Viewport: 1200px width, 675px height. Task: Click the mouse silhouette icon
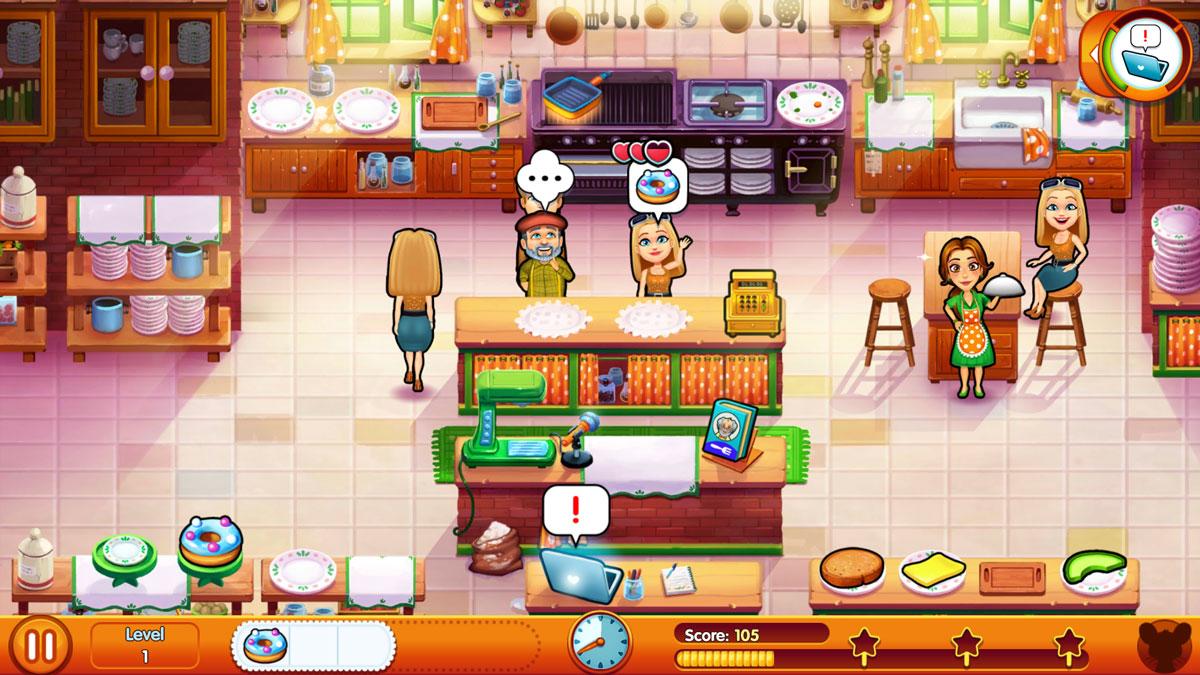tap(1165, 646)
